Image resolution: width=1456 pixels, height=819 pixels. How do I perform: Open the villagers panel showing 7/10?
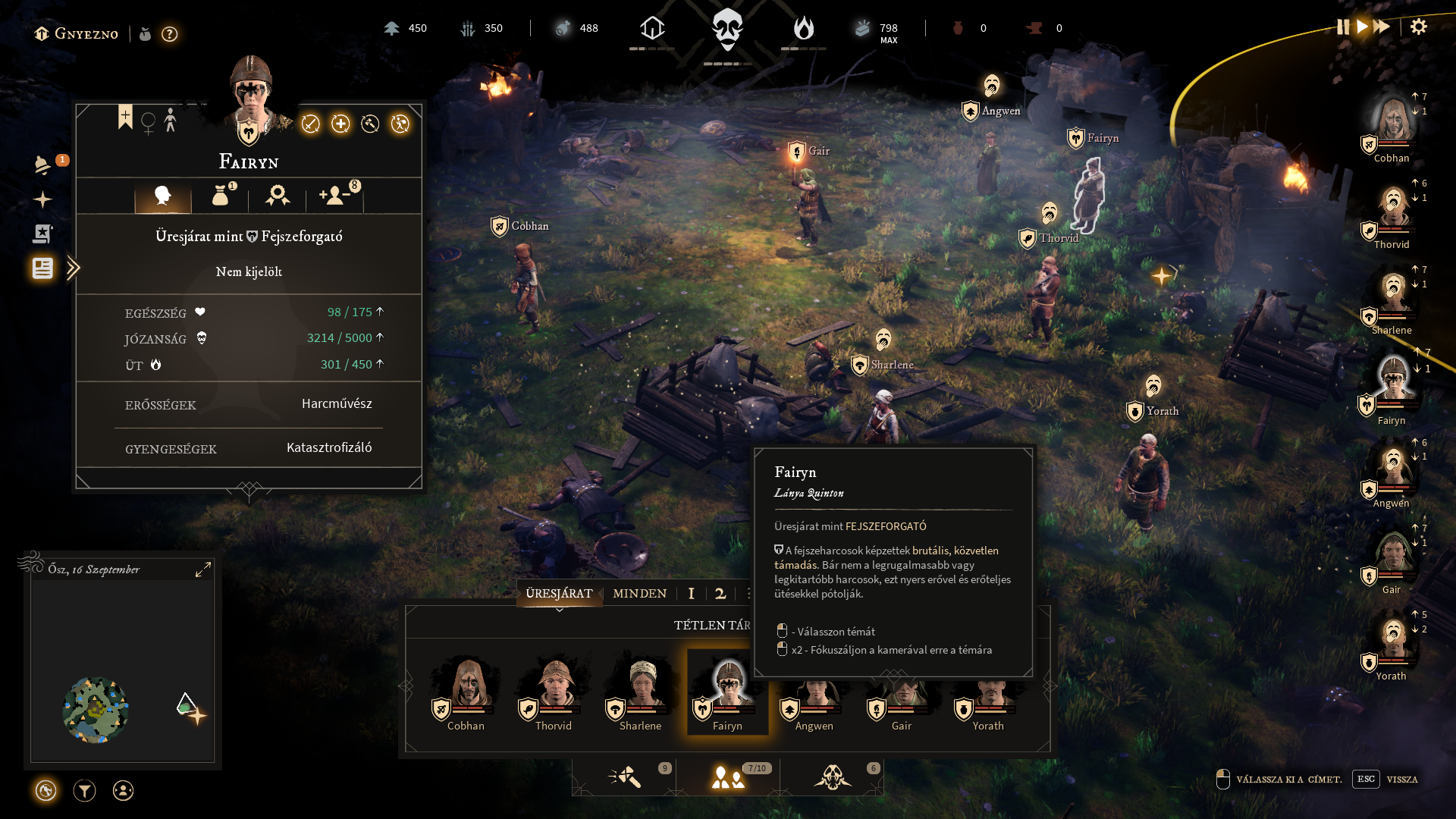coord(728,777)
